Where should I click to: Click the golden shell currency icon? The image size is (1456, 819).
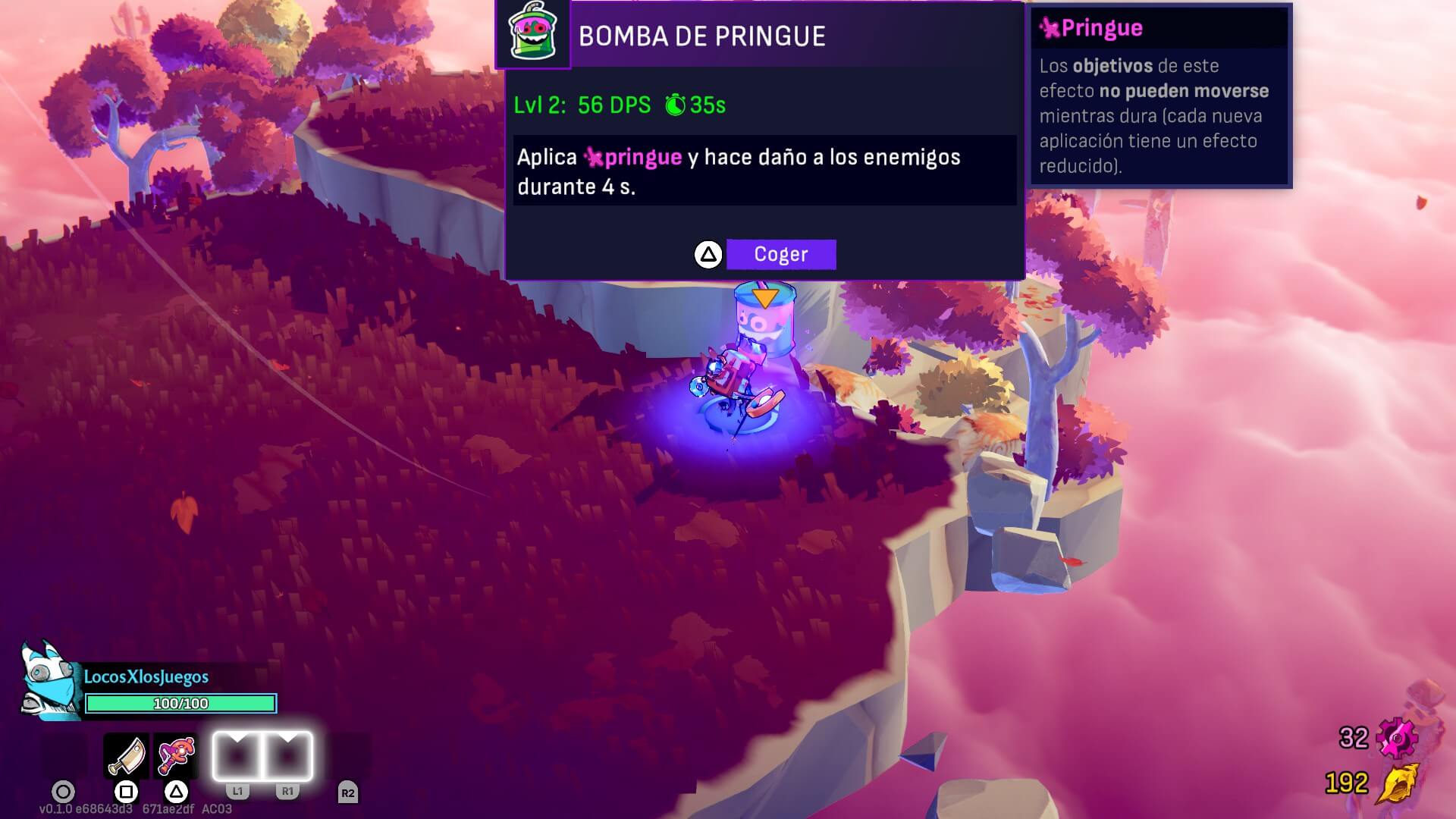(1397, 783)
